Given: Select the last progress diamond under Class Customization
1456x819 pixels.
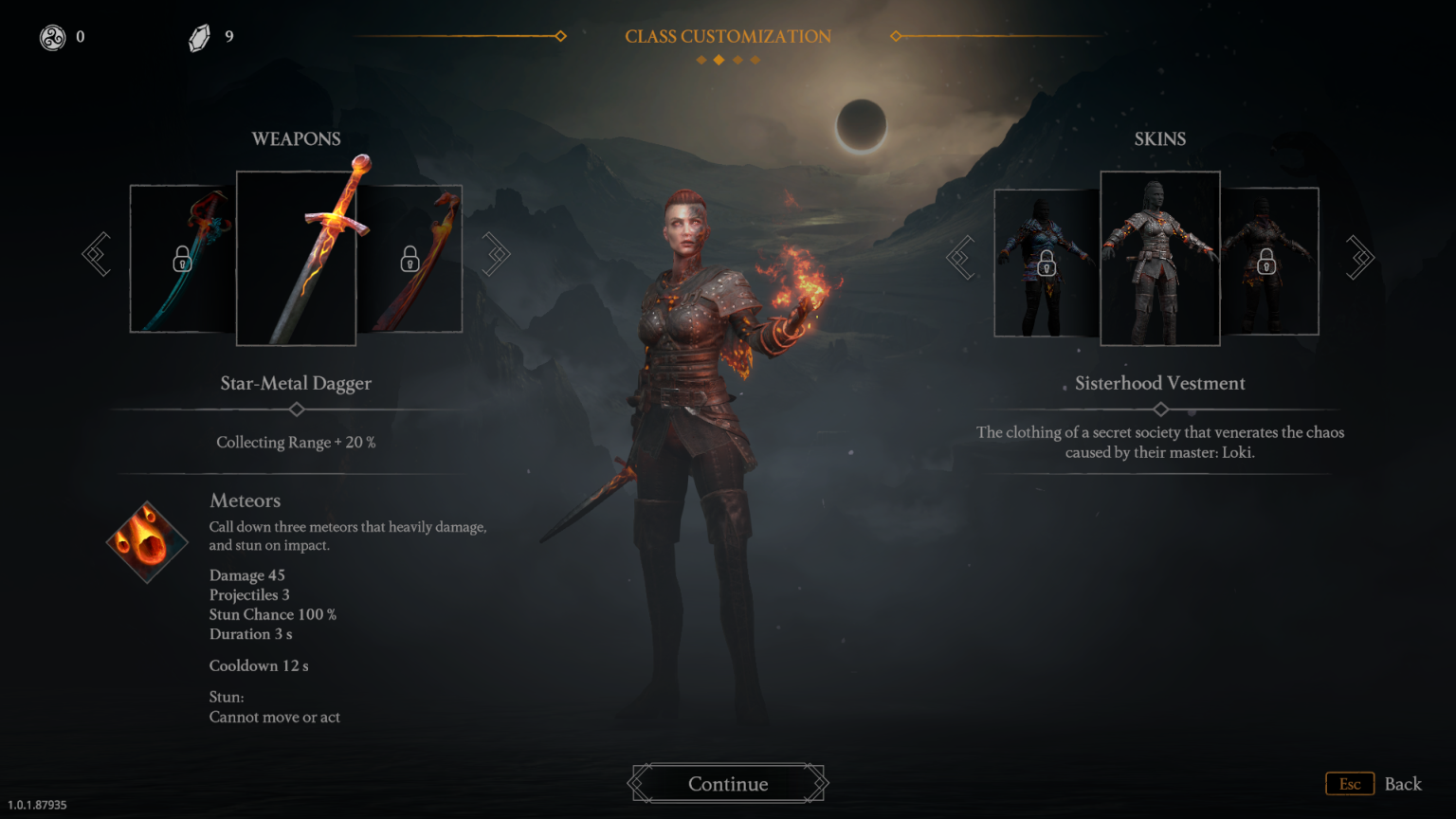Looking at the screenshot, I should coord(755,59).
